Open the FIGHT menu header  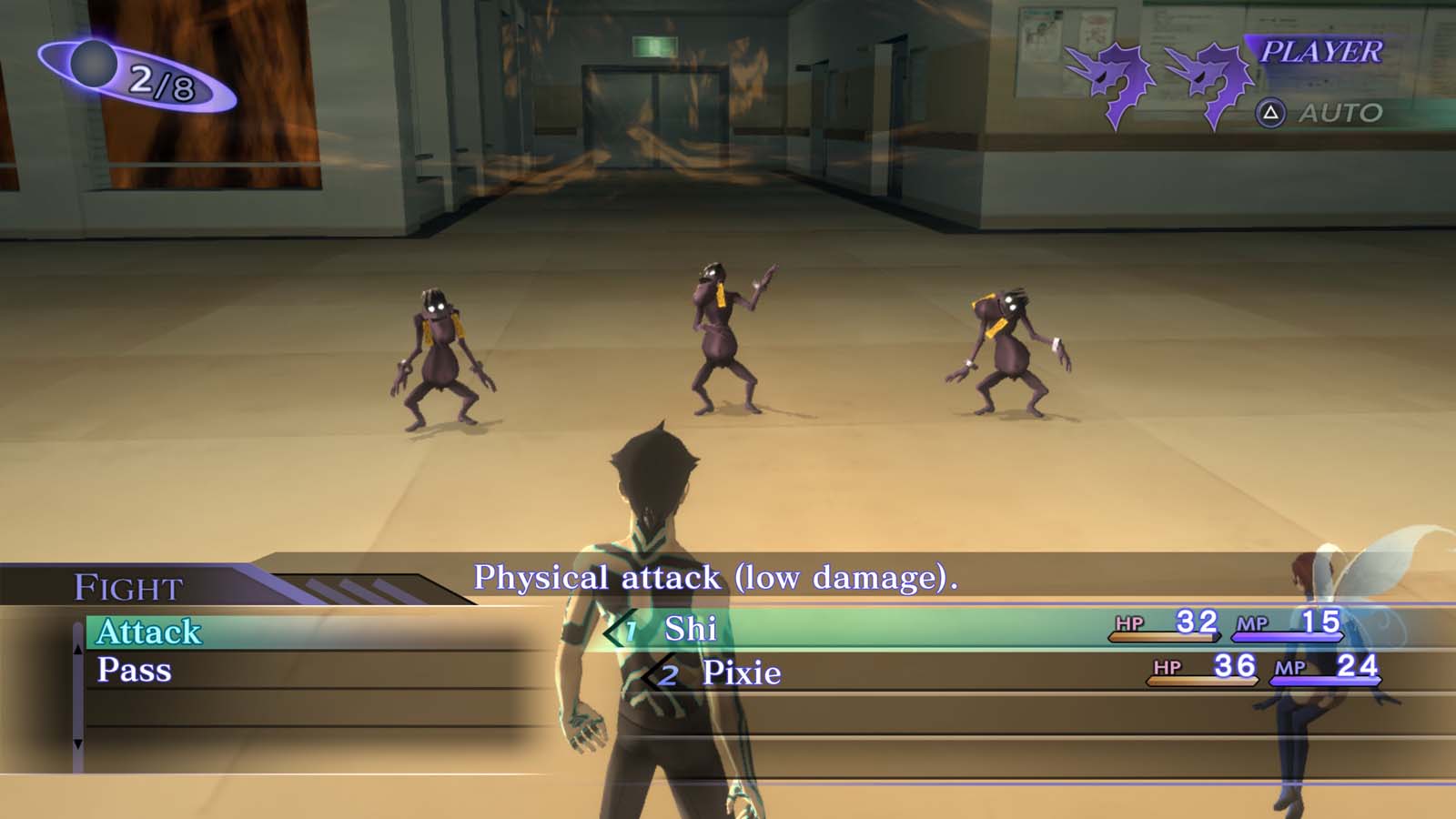point(127,587)
